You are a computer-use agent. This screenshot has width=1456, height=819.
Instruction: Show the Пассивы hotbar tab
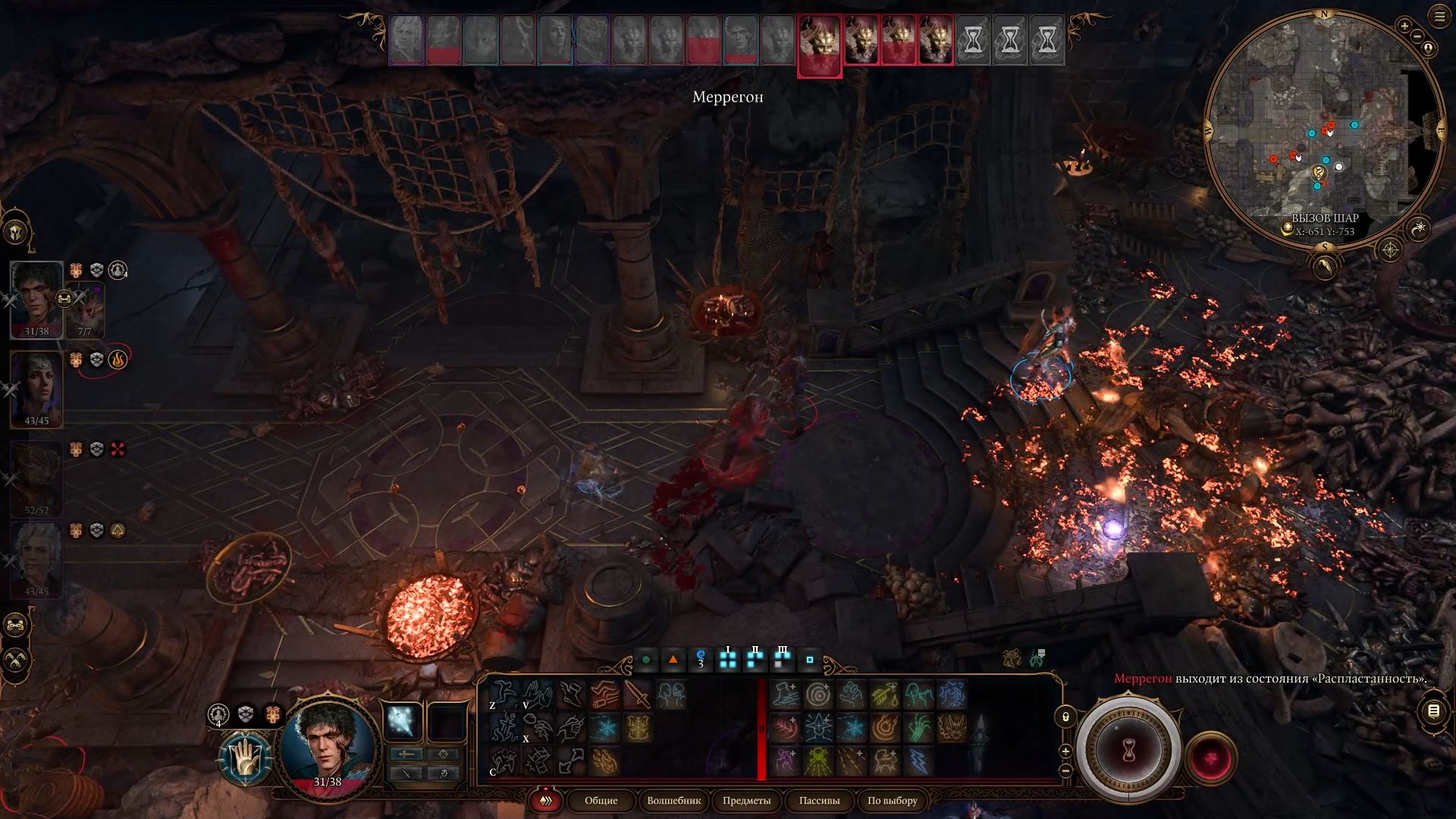[x=819, y=800]
